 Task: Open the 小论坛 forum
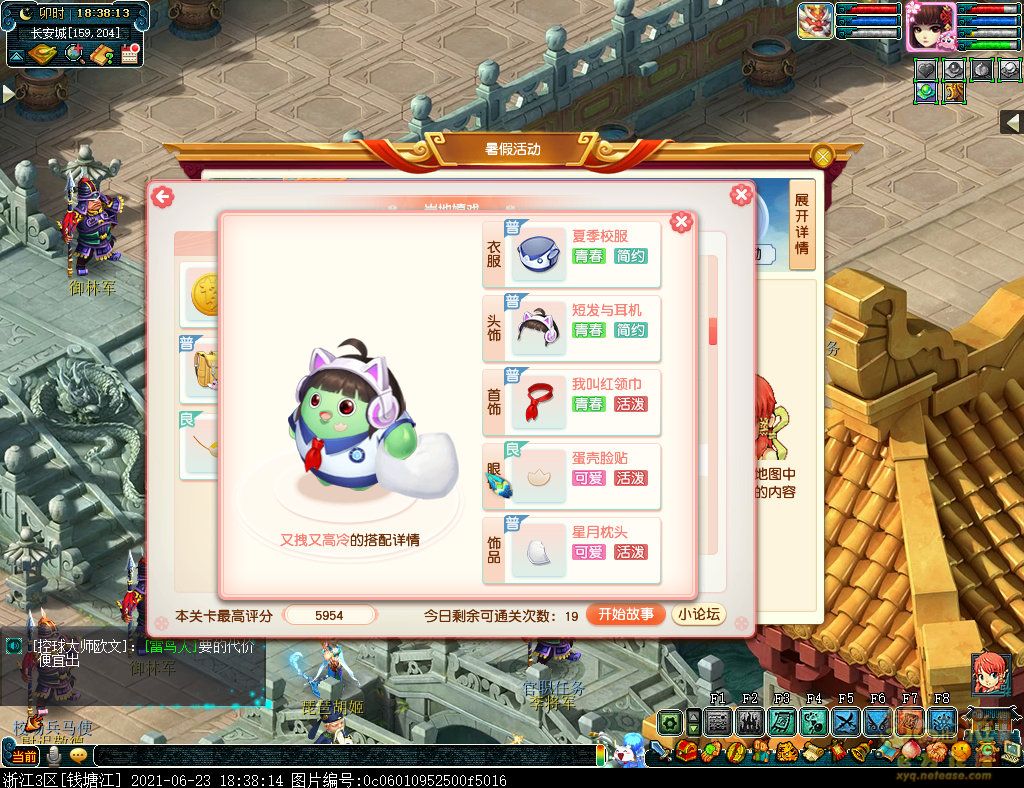tap(699, 615)
